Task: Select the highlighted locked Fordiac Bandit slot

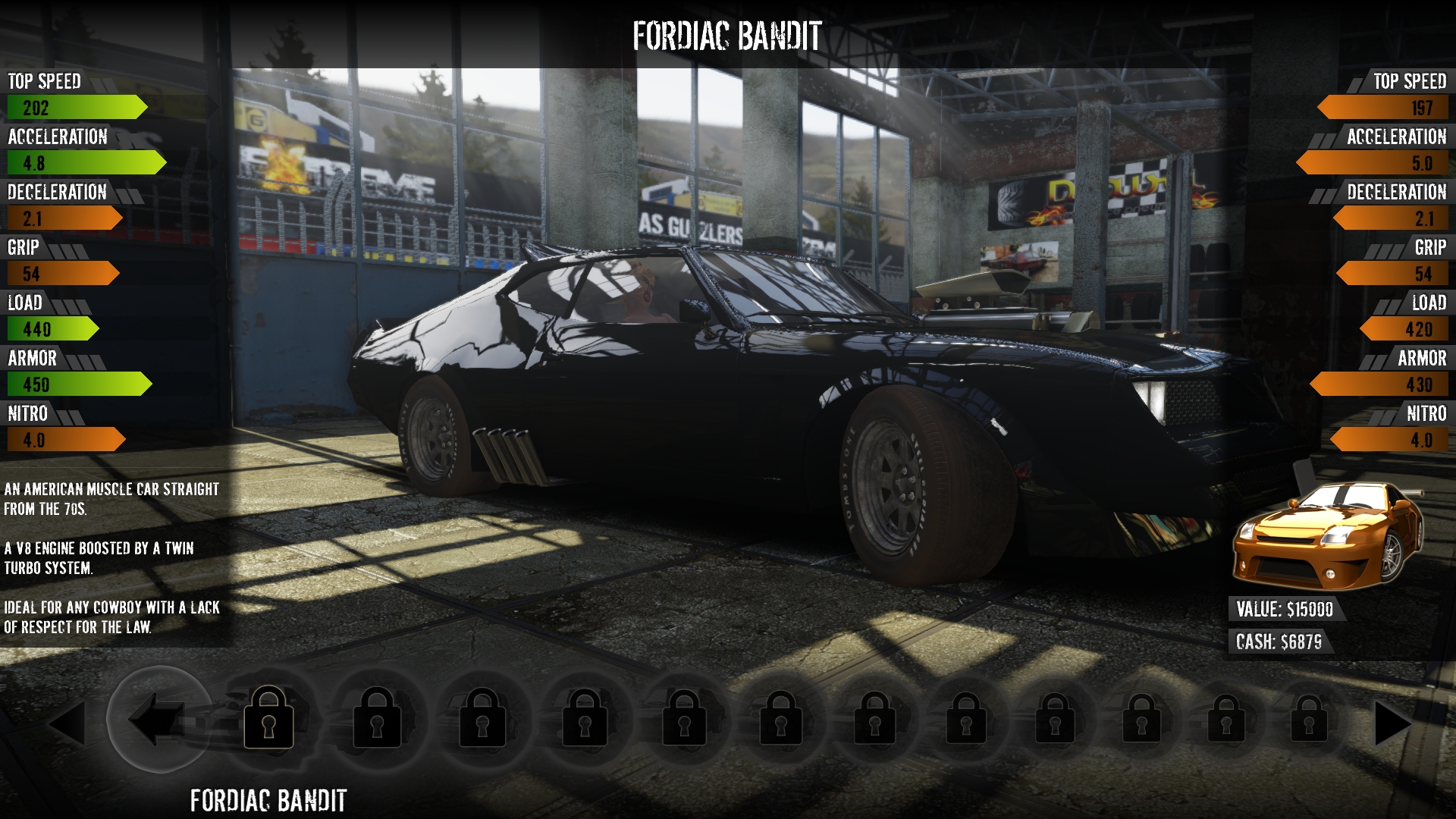Action: [x=268, y=718]
